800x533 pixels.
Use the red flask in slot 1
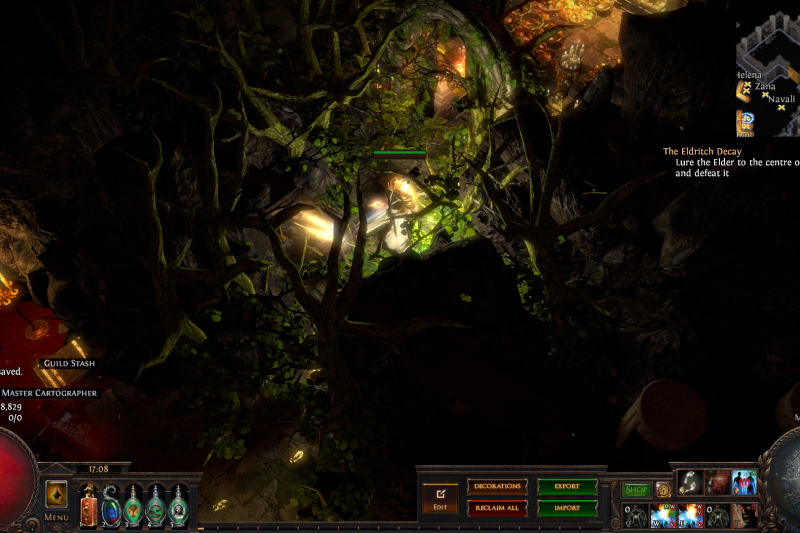coord(88,503)
